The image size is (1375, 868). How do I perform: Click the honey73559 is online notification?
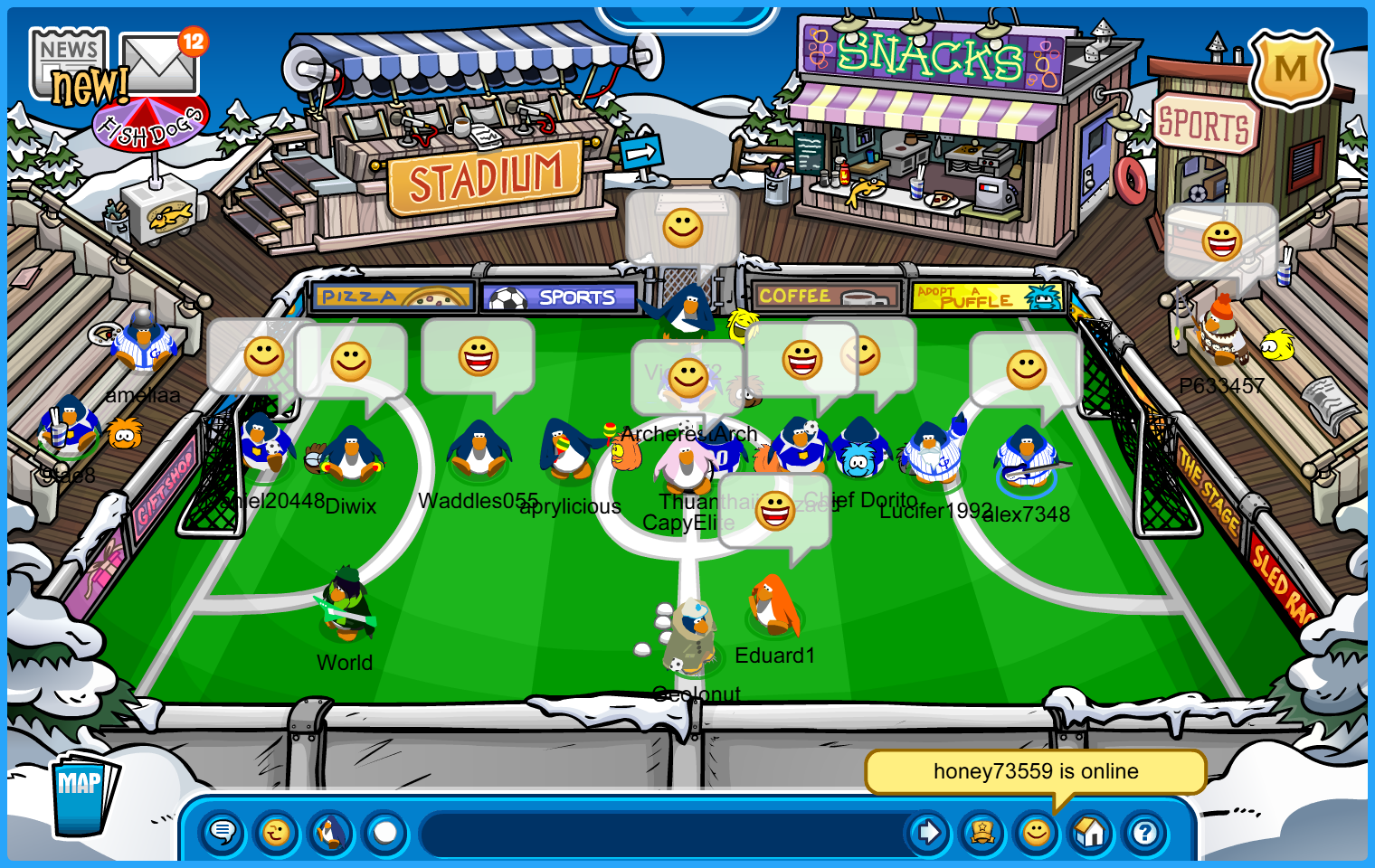coord(1035,771)
